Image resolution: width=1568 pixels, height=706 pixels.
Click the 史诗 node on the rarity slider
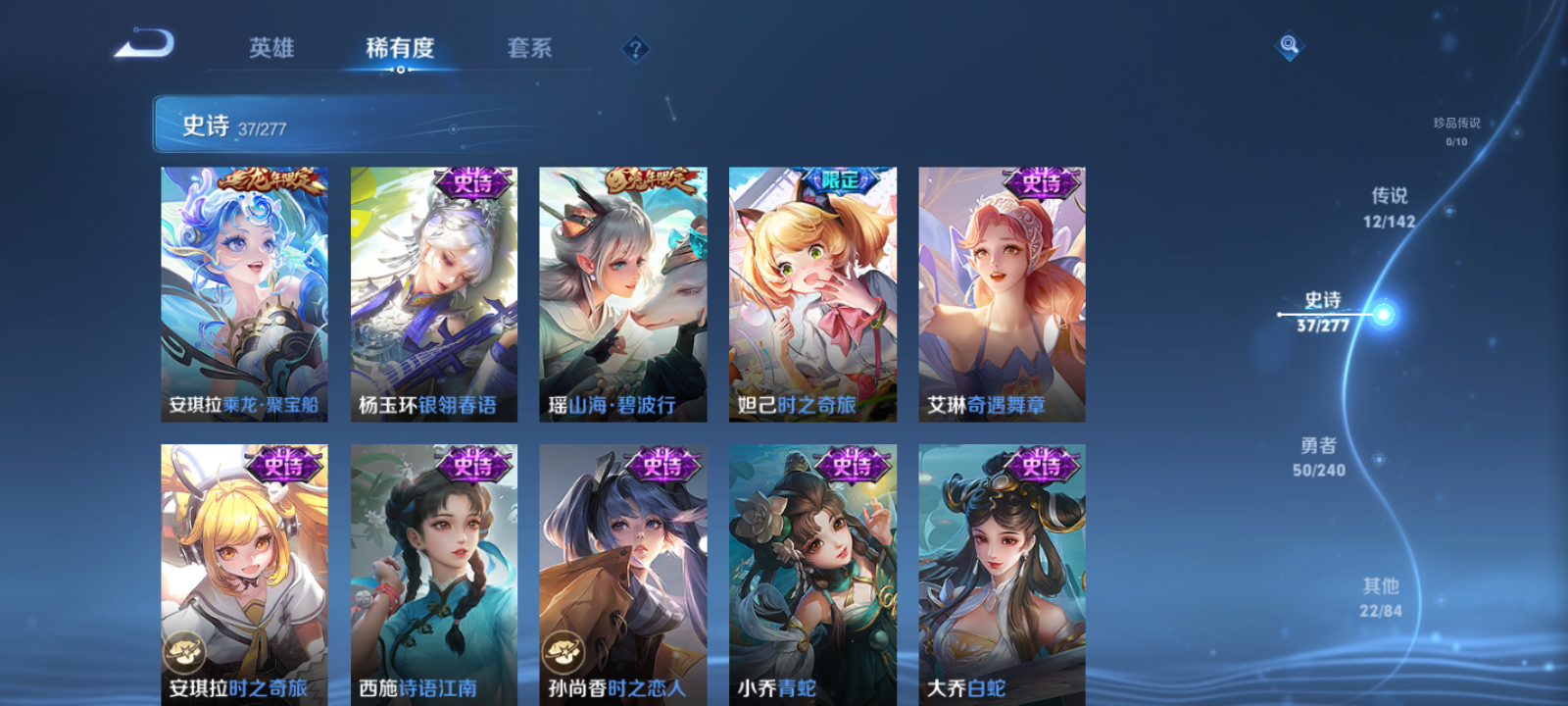coord(1382,312)
